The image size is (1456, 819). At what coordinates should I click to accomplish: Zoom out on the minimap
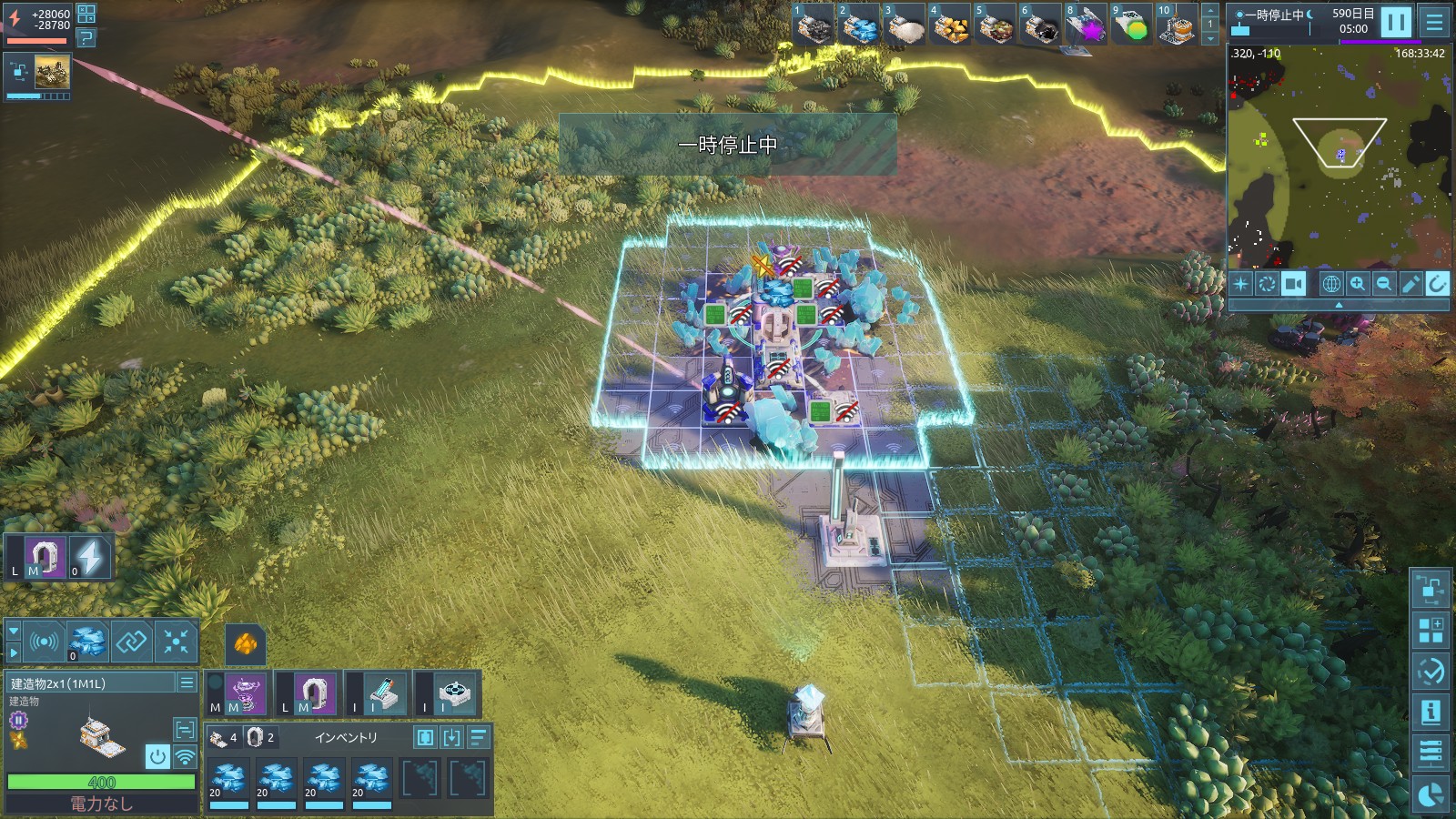1384,284
